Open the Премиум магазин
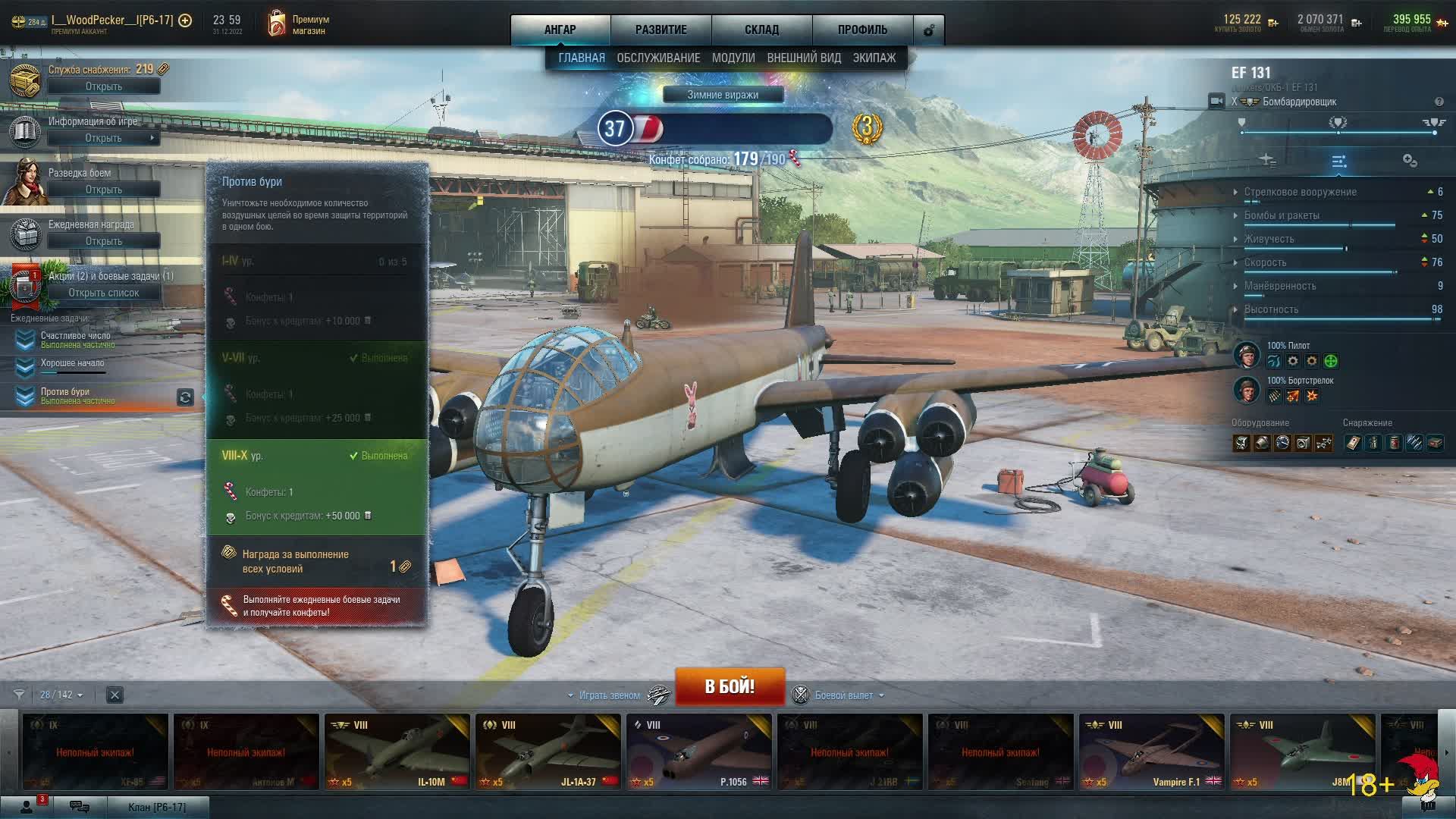This screenshot has width=1456, height=819. tap(299, 24)
